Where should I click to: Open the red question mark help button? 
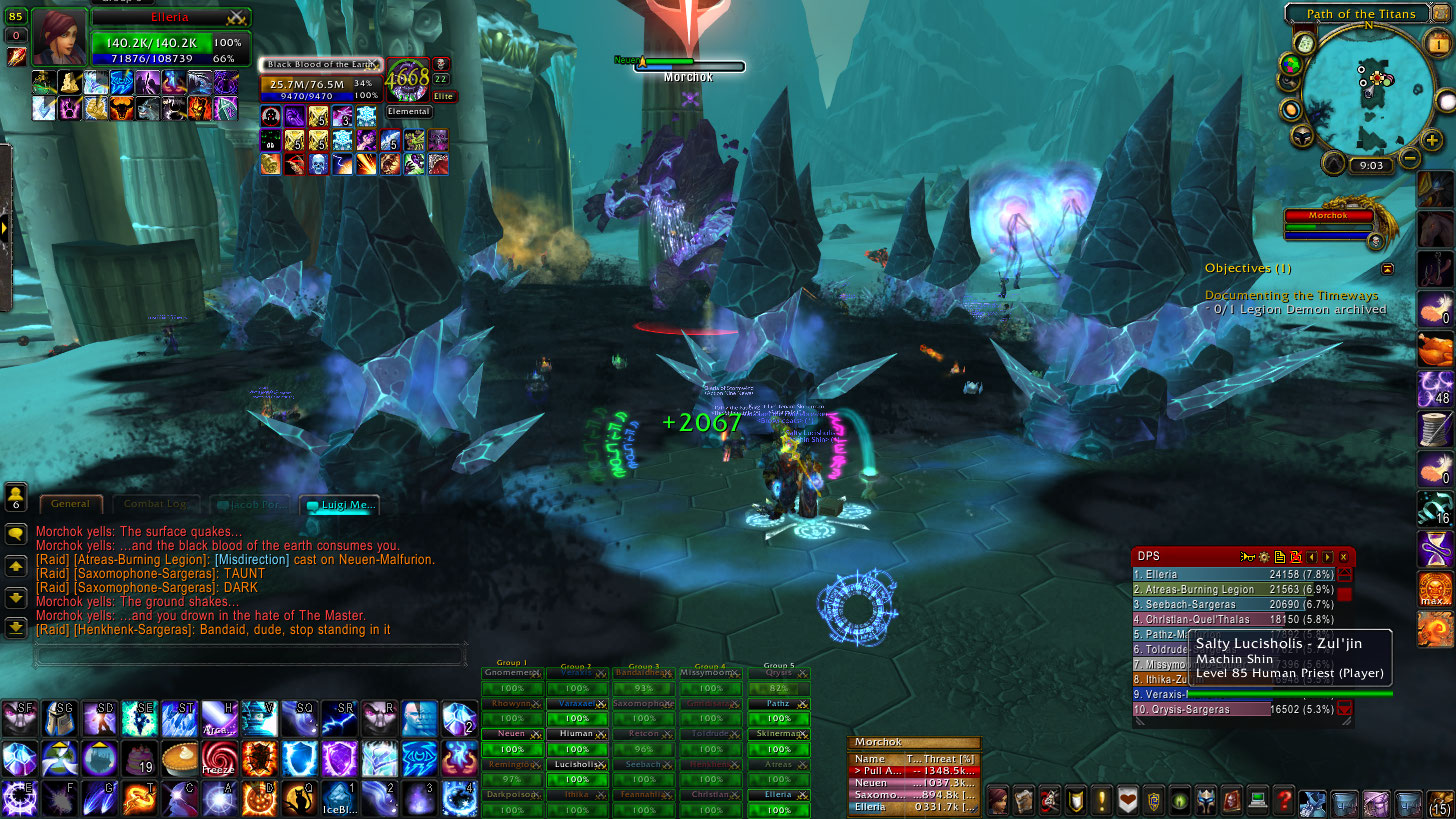coord(1284,800)
